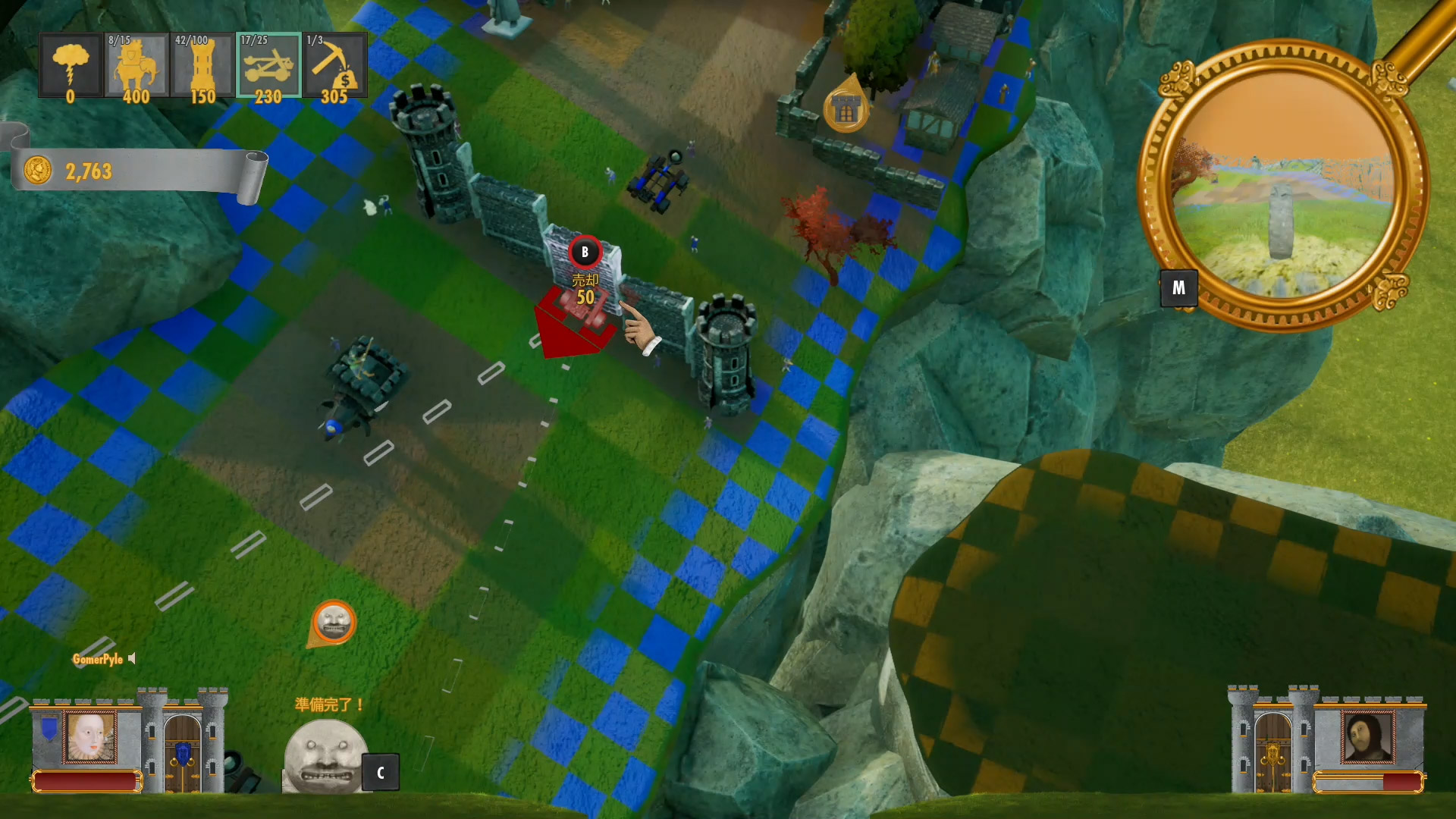Click the boulder ready face icon
Viewport: 1456px width, 819px height.
click(x=325, y=755)
